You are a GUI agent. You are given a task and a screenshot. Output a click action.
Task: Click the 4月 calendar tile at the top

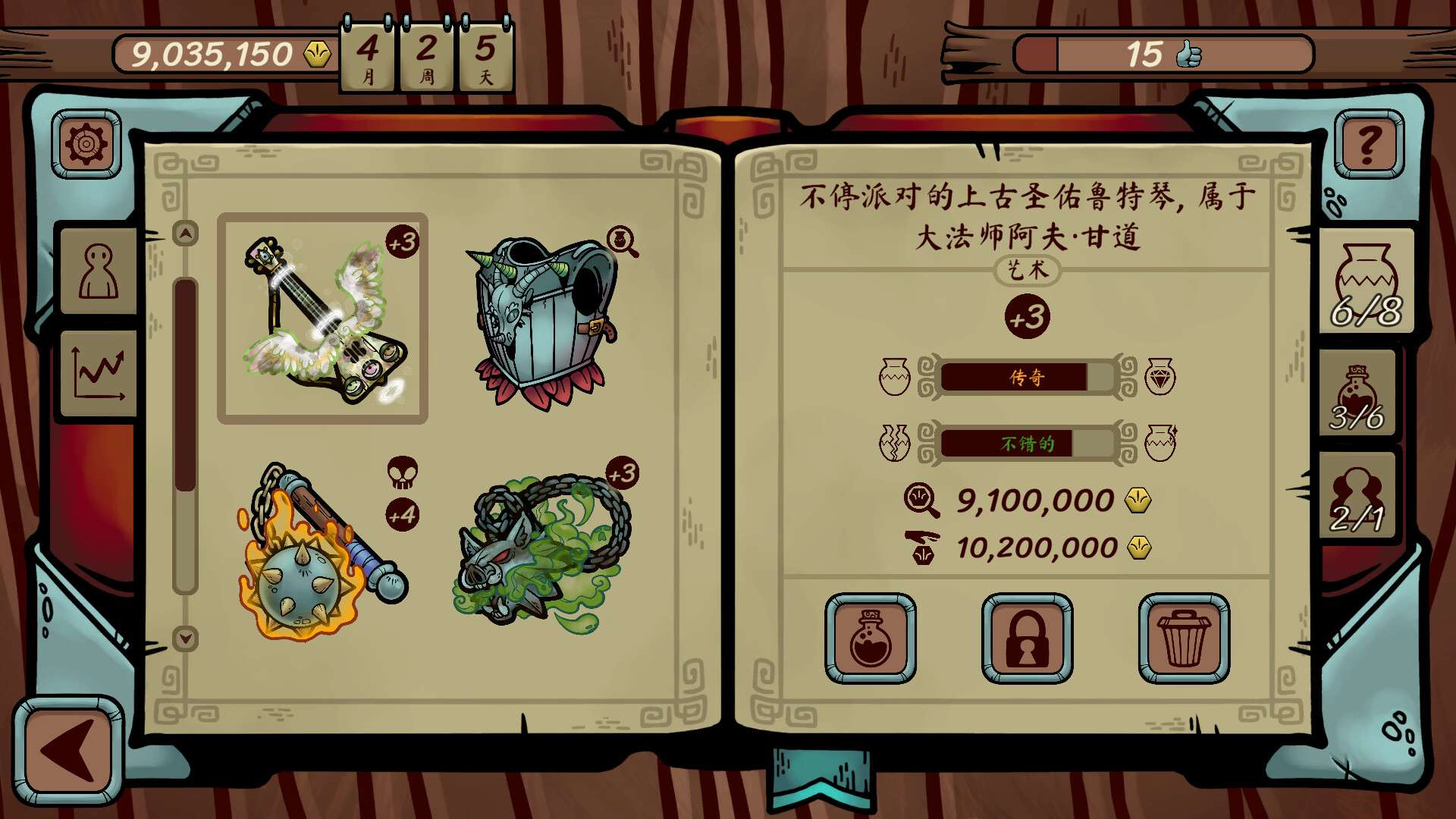coord(367,55)
